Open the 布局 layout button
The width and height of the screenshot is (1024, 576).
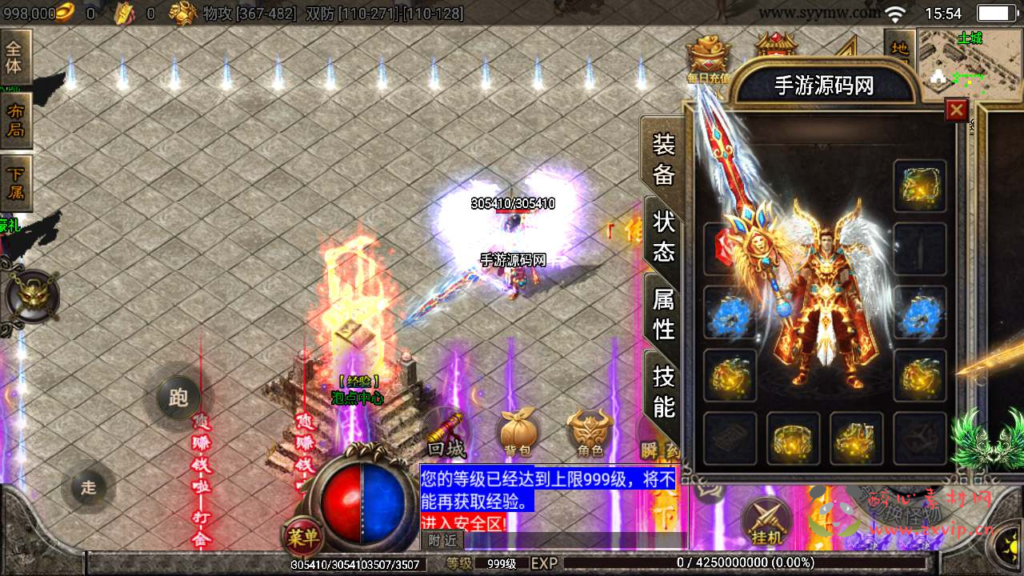(16, 120)
